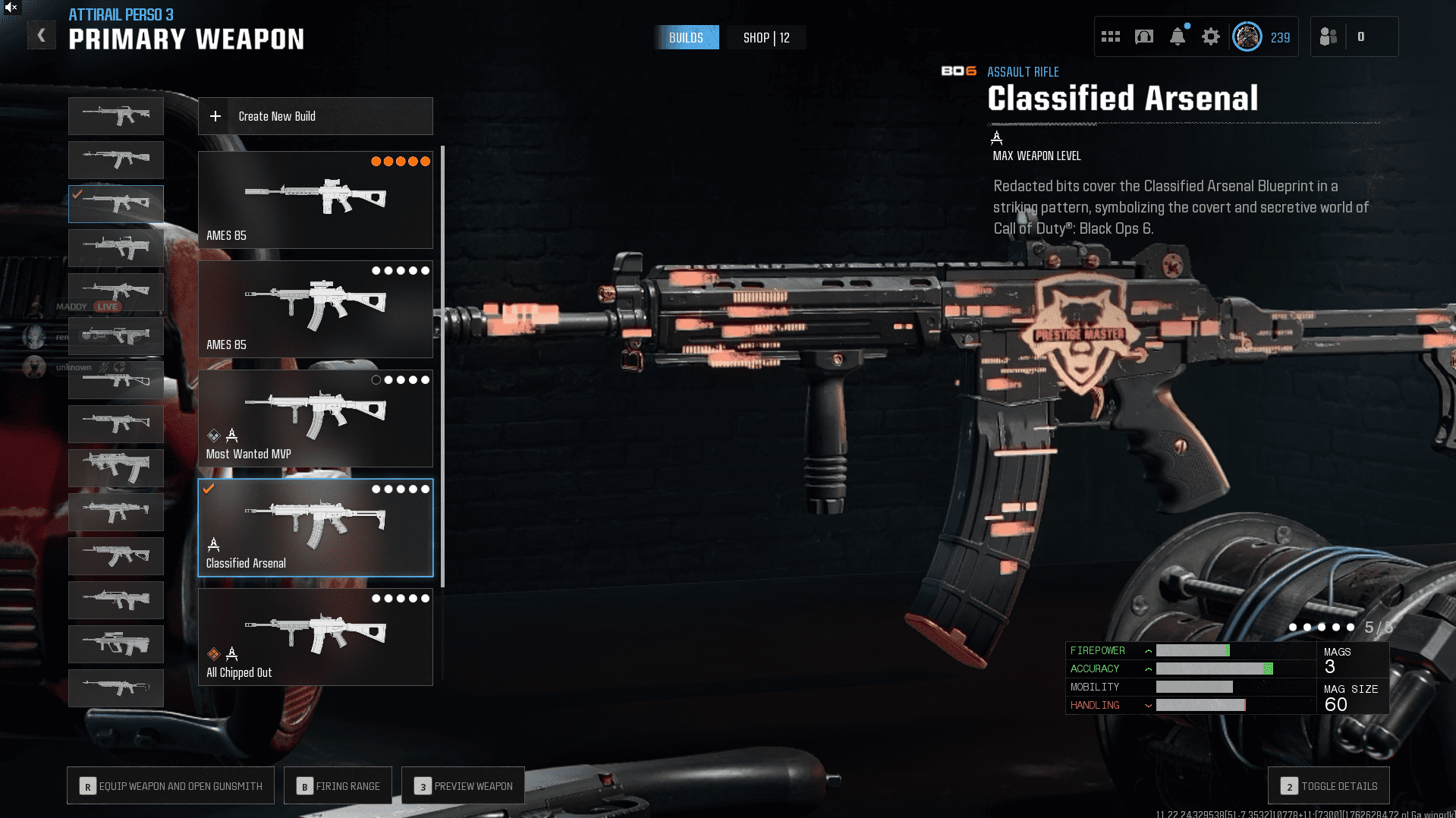
Task: Open settings gear icon
Action: point(1211,36)
